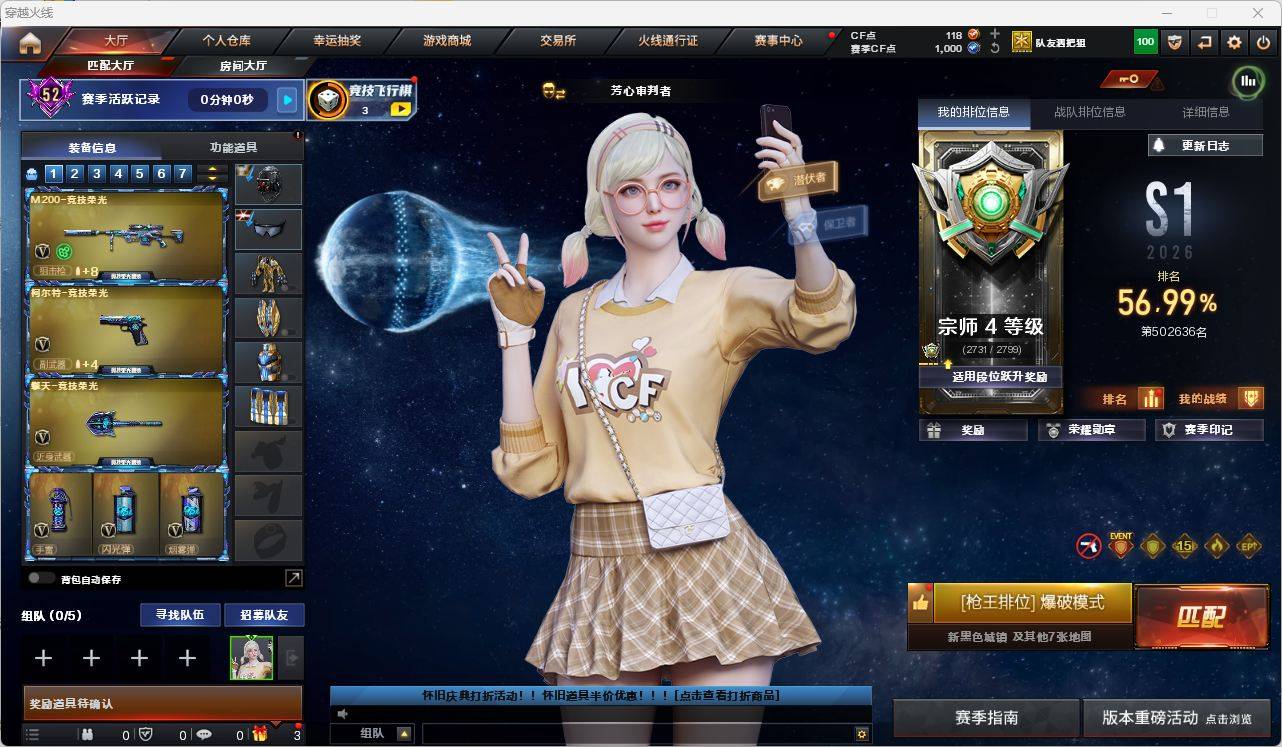Click the green 100 voice indicator
The image size is (1282, 747).
click(x=1146, y=42)
